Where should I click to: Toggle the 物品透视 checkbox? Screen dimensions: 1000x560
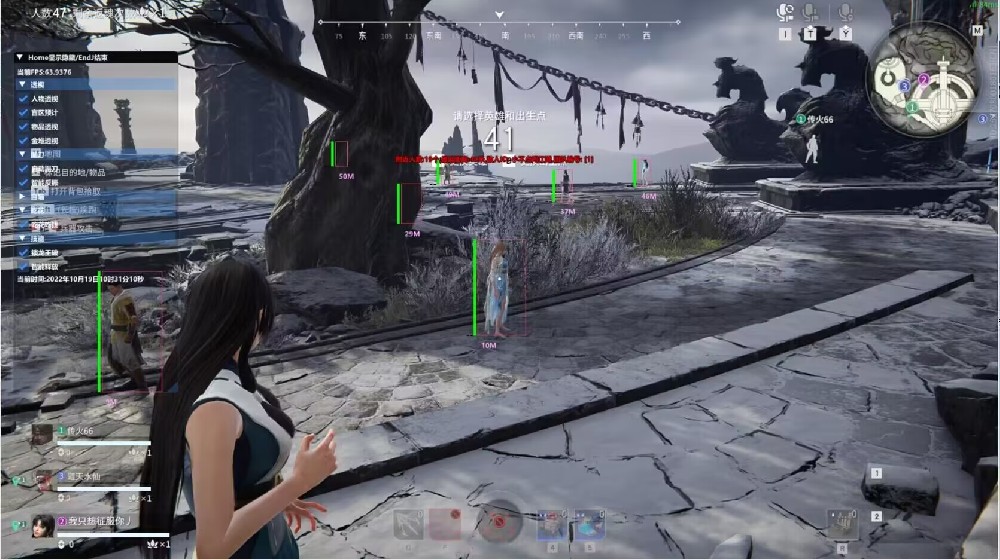(23, 127)
